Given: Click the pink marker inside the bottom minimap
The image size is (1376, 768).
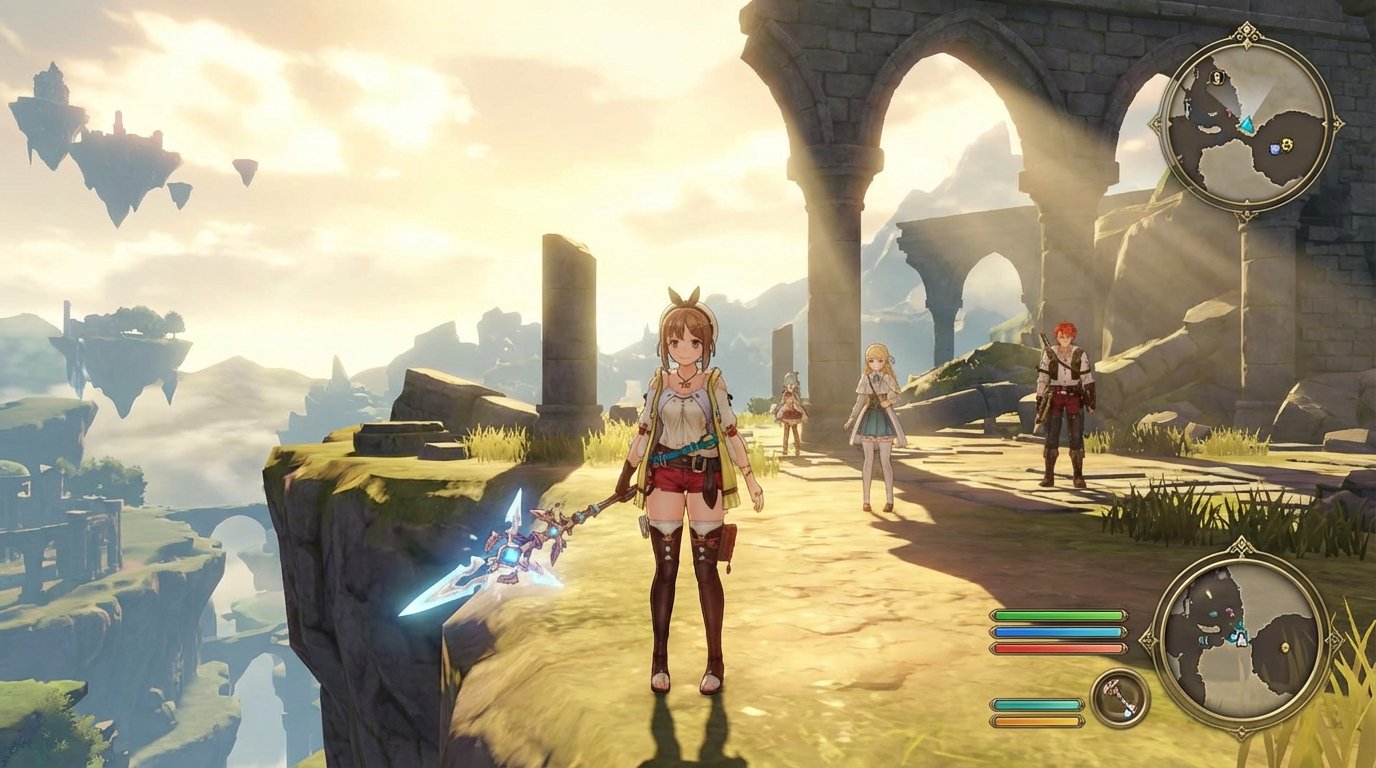Looking at the screenshot, I should pyautogui.click(x=1229, y=612).
